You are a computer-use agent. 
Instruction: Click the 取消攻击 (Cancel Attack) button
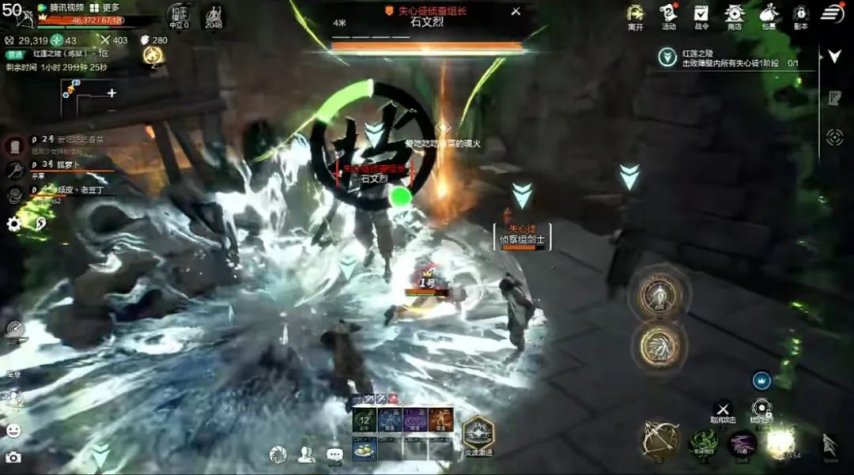722,410
